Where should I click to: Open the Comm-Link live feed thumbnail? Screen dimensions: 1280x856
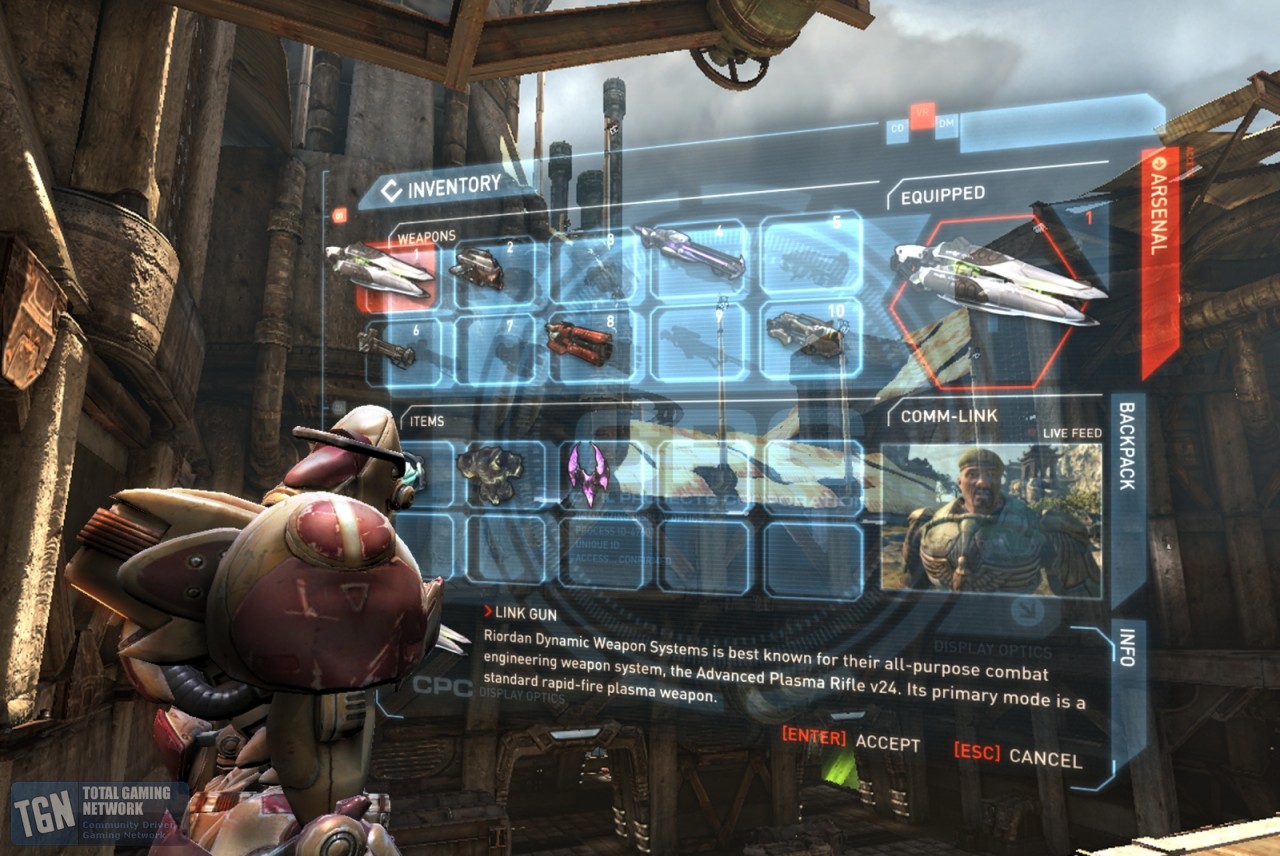click(990, 520)
